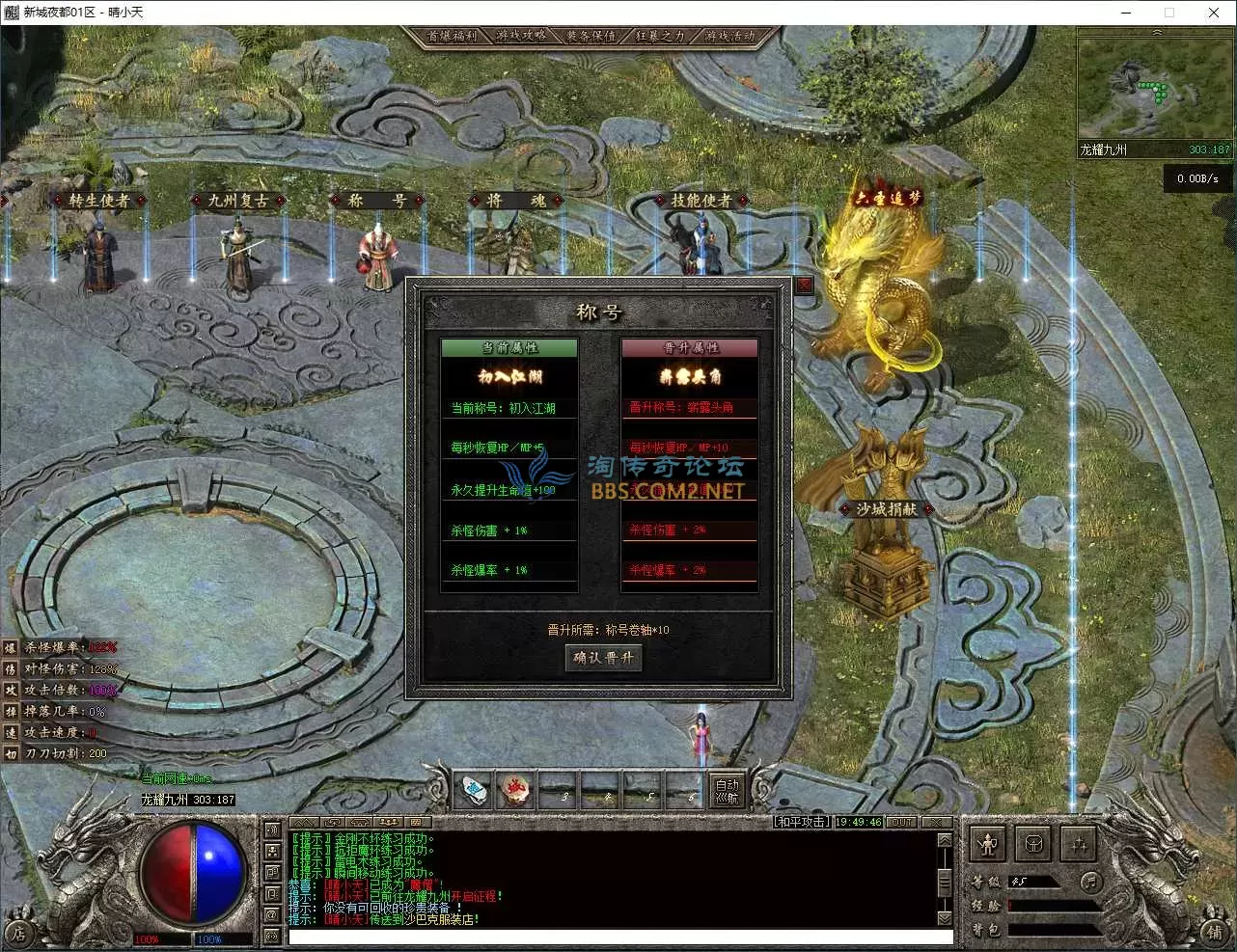This screenshot has width=1237, height=952.
Task: Click the music note icon beside the level bar
Action: 1090,881
